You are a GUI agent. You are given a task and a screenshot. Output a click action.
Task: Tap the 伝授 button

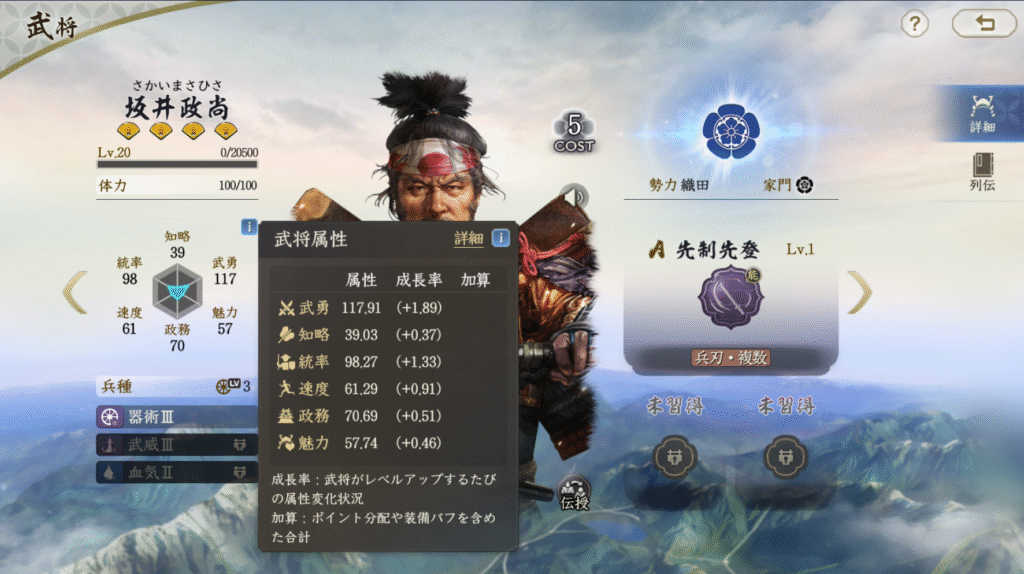click(x=574, y=493)
